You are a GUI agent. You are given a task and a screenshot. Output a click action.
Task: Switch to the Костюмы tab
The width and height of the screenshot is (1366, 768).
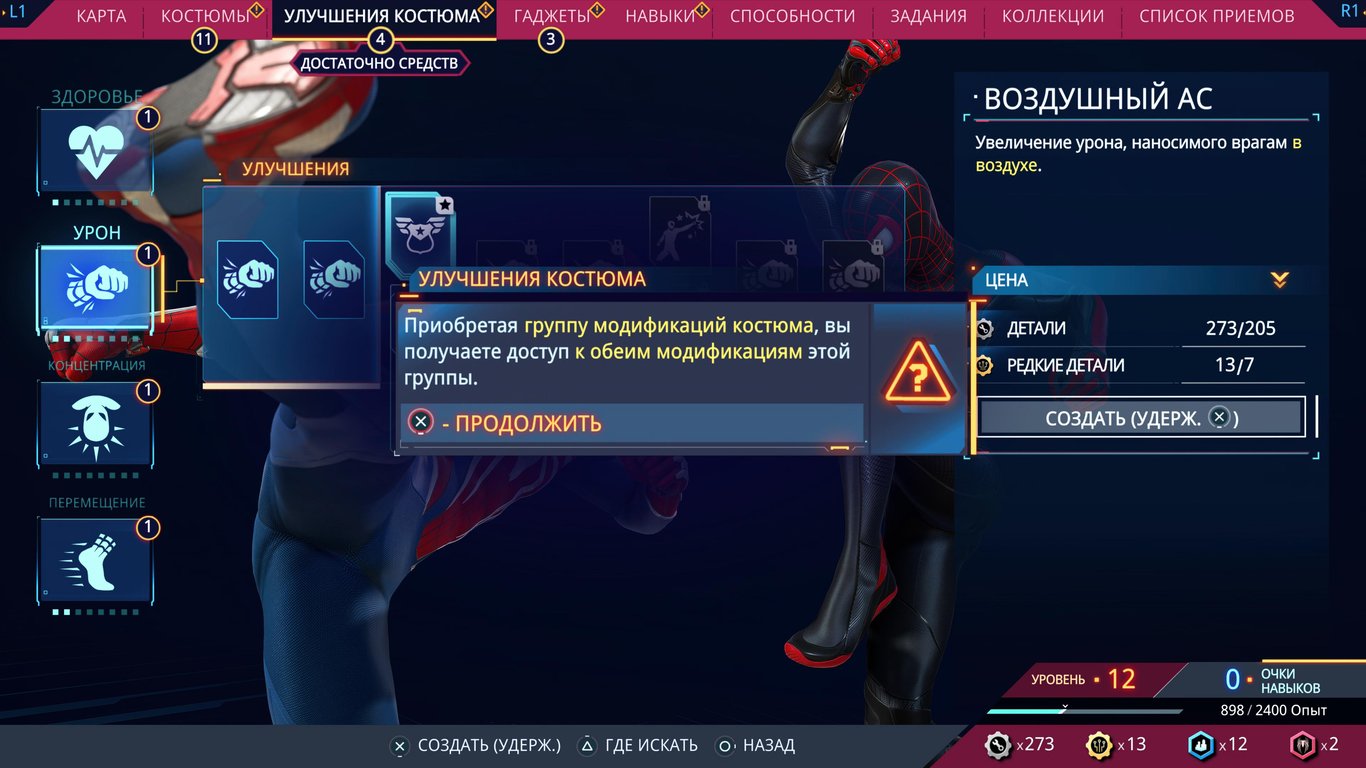pos(205,16)
